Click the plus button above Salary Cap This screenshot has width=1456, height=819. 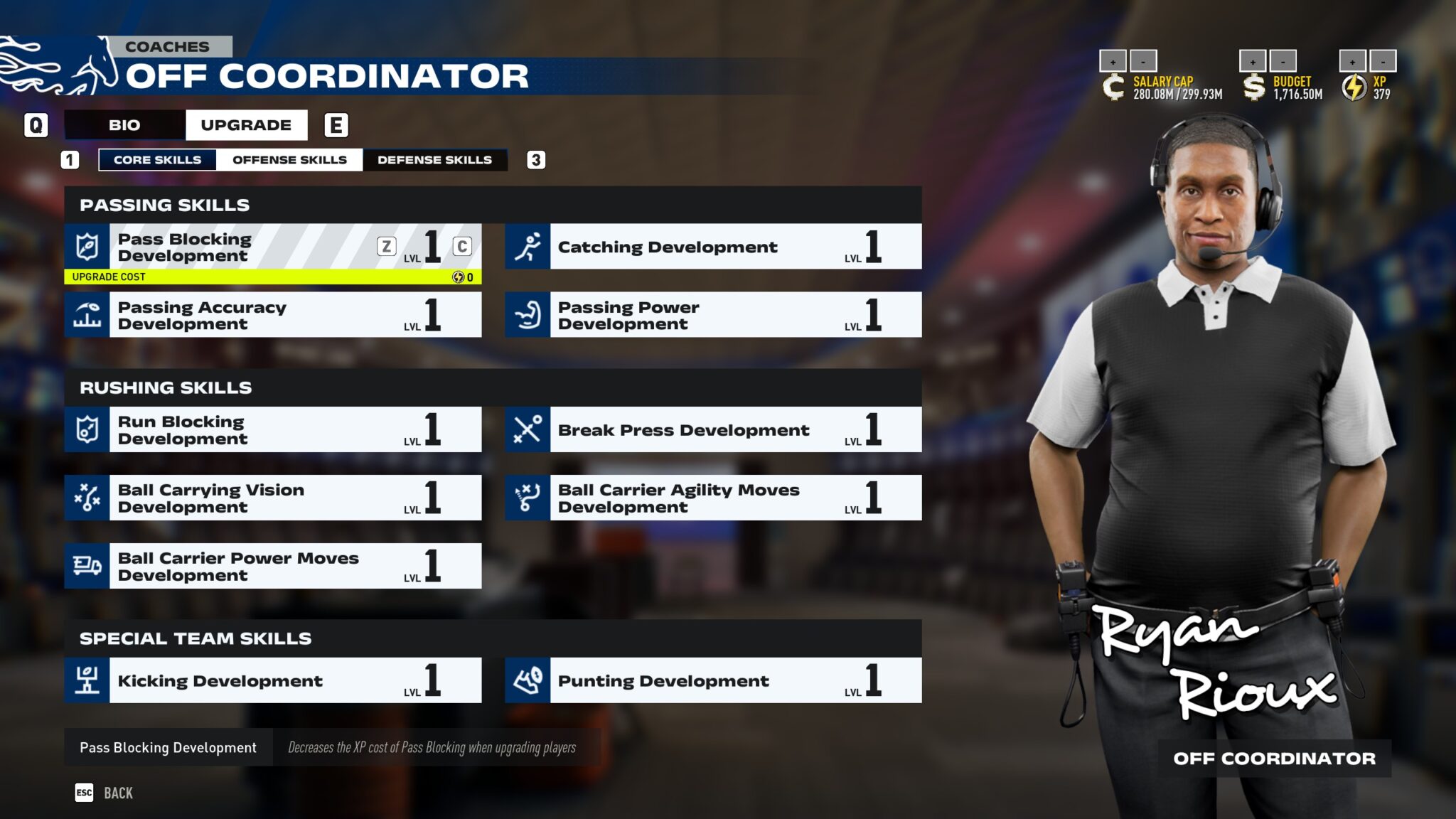[x=1113, y=61]
